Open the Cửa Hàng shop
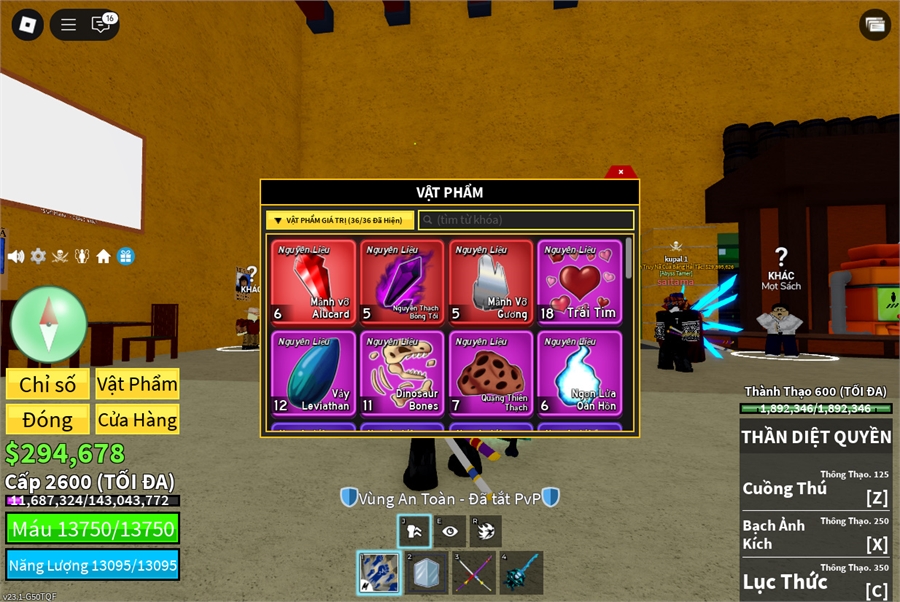 137,419
